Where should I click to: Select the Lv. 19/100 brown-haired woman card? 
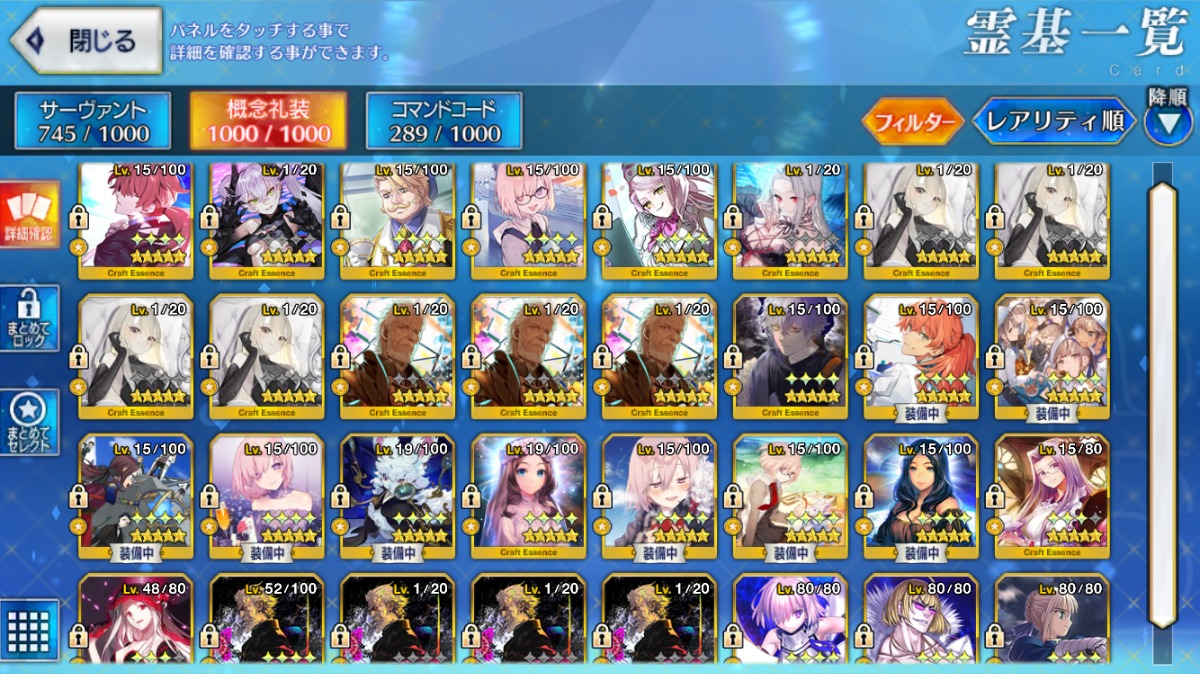click(x=528, y=495)
